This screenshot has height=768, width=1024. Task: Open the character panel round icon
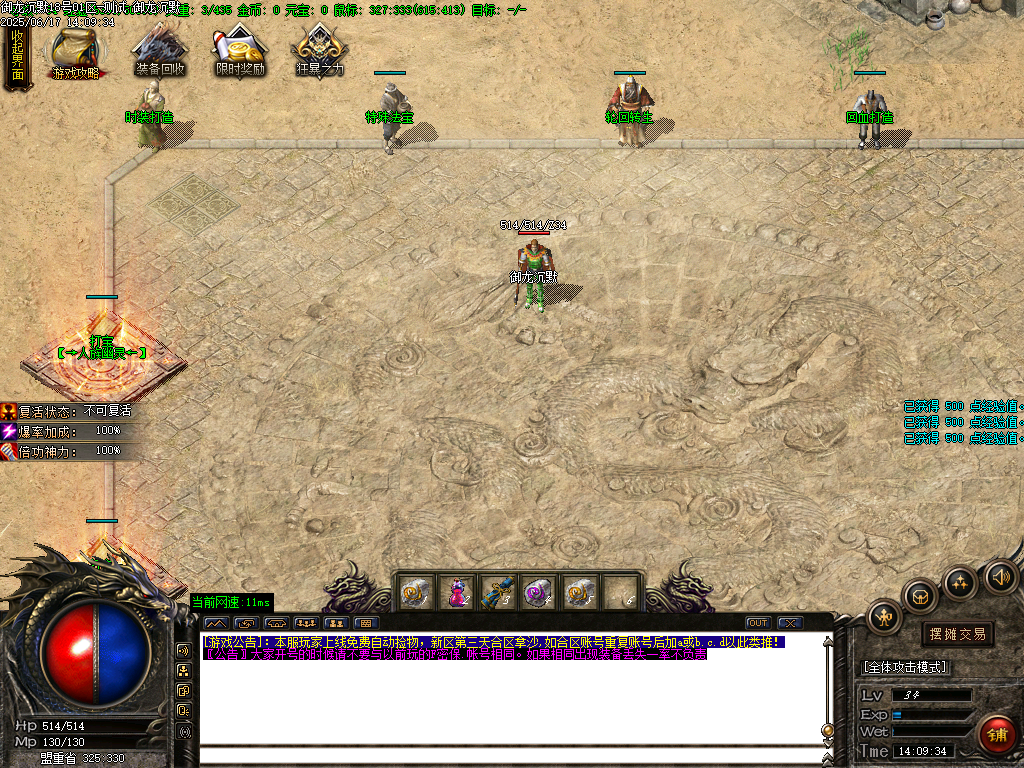pos(885,617)
